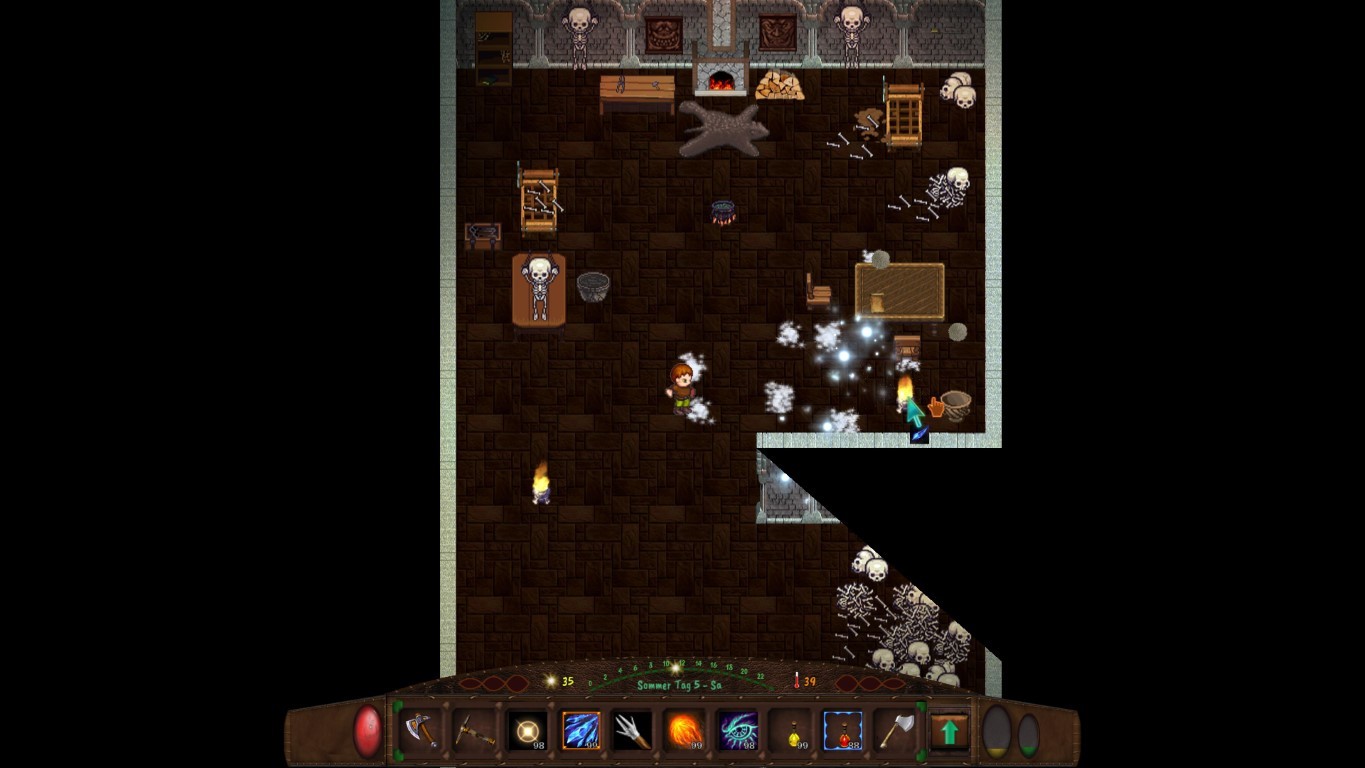Image resolution: width=1365 pixels, height=768 pixels.
Task: Click the cauldron in the middle of the room
Action: (723, 210)
